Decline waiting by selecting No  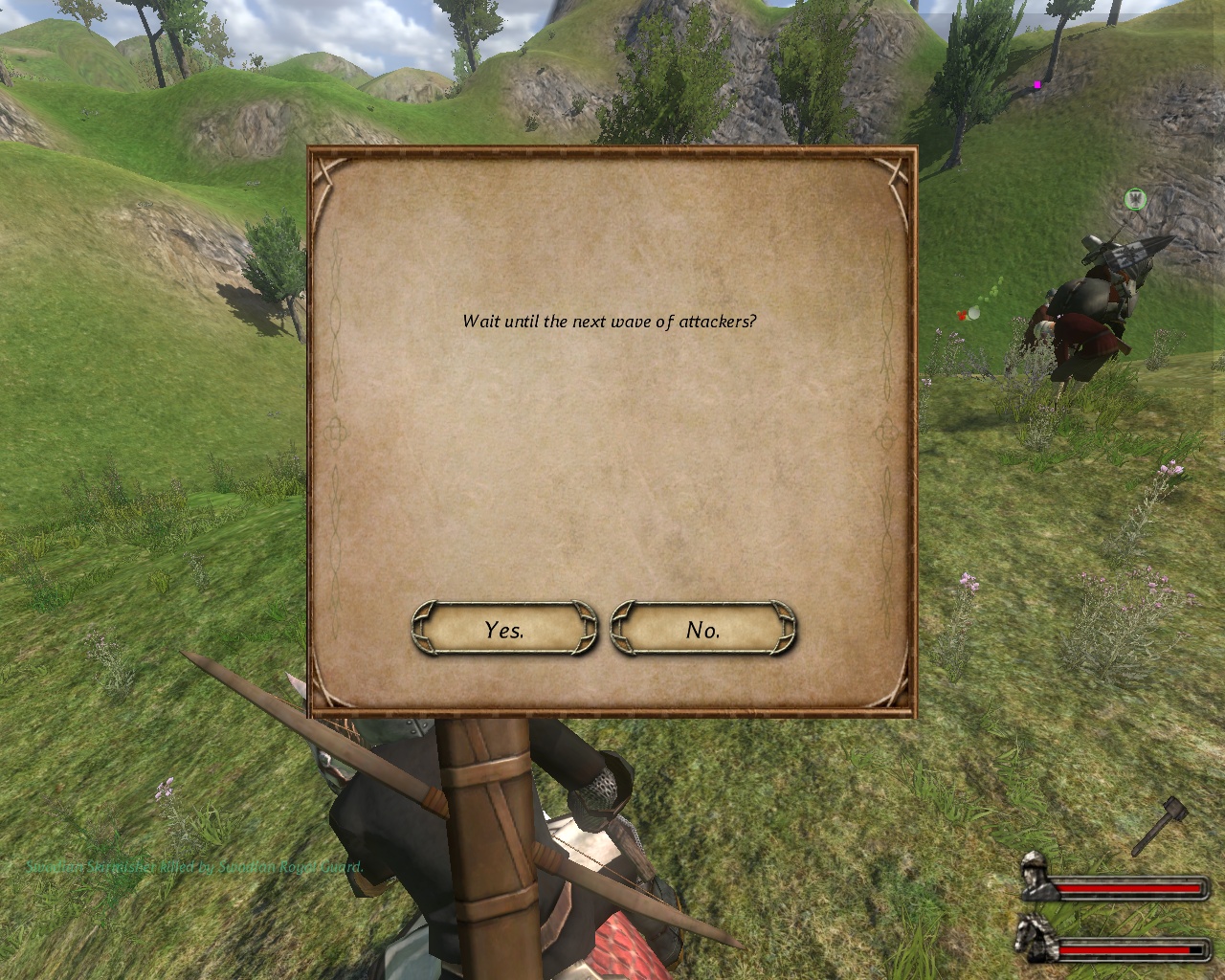click(703, 629)
